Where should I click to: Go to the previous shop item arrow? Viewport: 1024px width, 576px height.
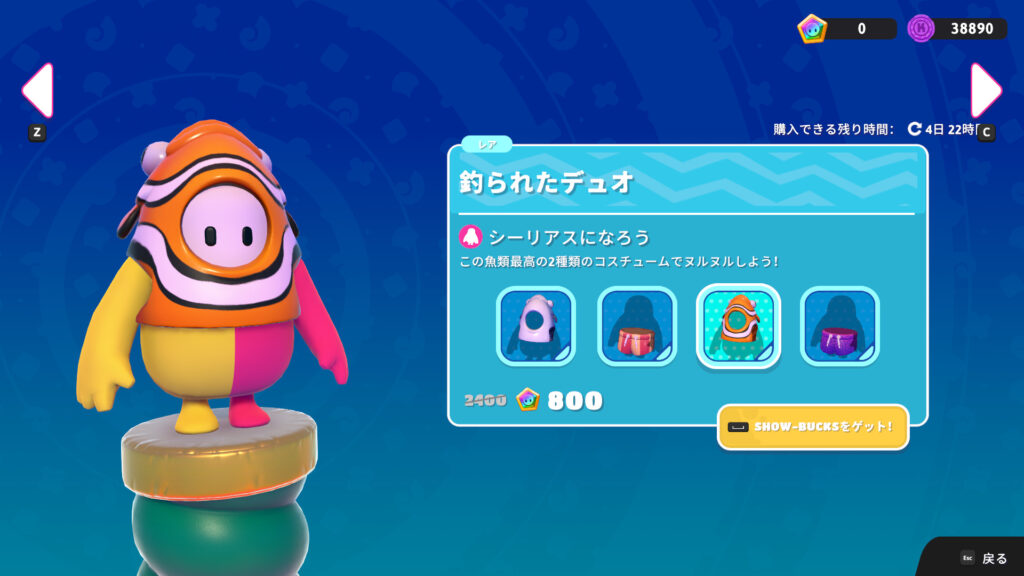(x=37, y=91)
